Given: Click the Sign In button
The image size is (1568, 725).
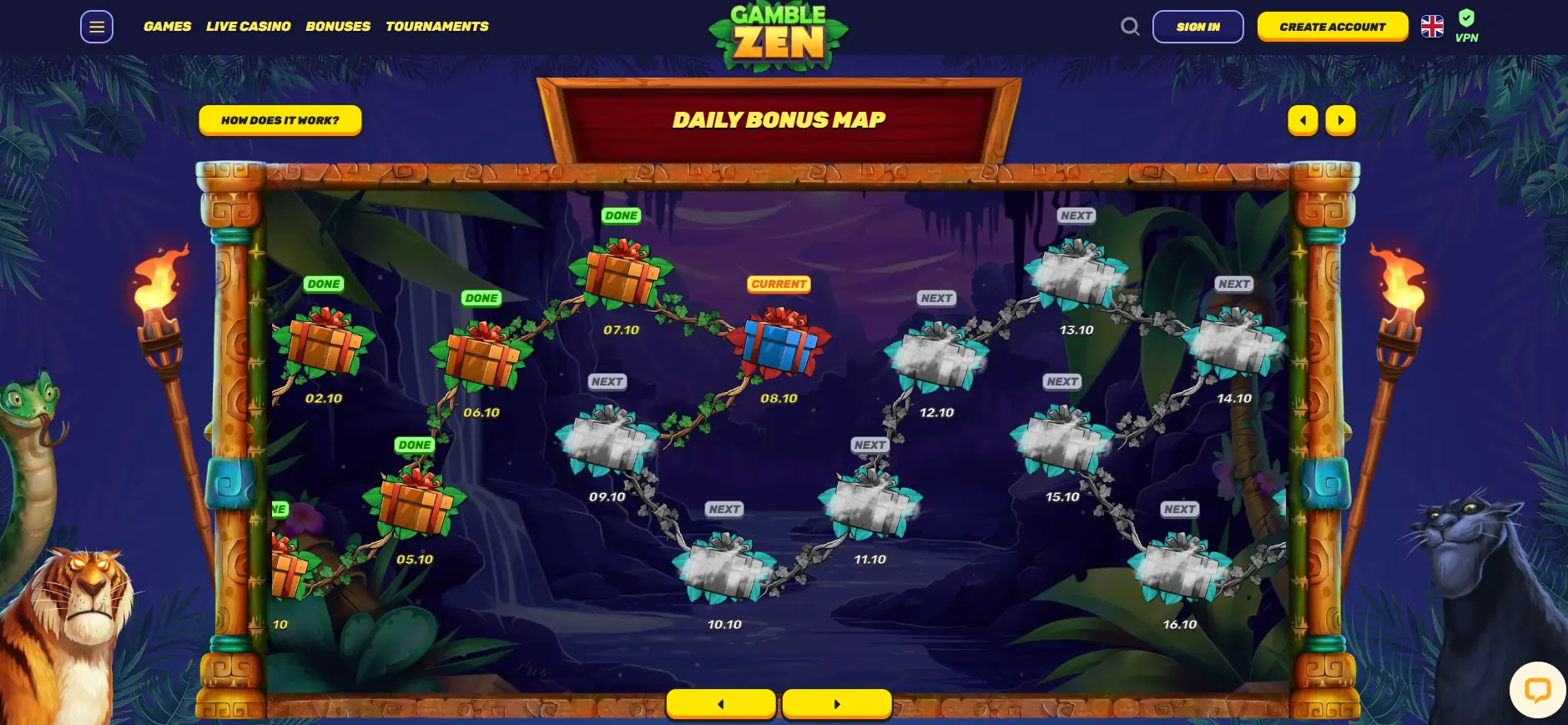Looking at the screenshot, I should pyautogui.click(x=1197, y=27).
